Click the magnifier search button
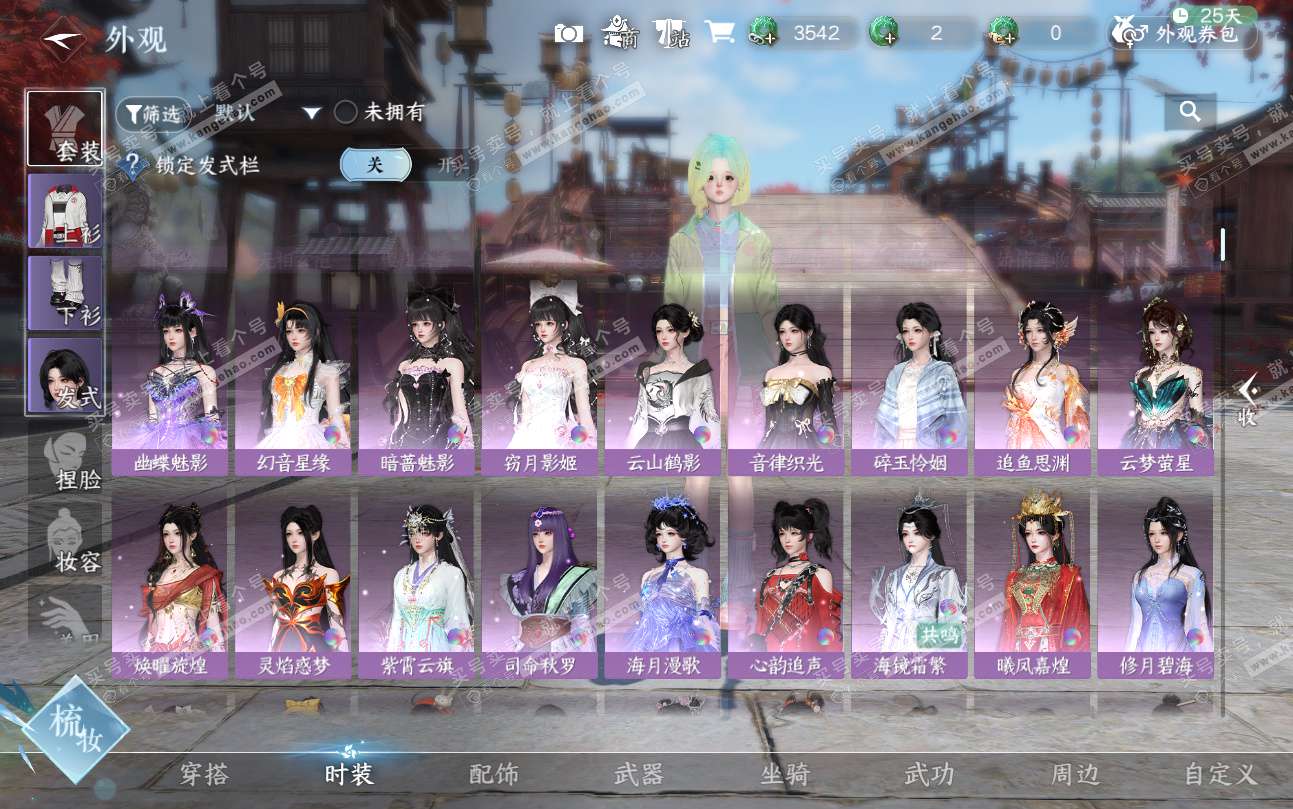Image resolution: width=1293 pixels, height=809 pixels. click(x=1190, y=112)
